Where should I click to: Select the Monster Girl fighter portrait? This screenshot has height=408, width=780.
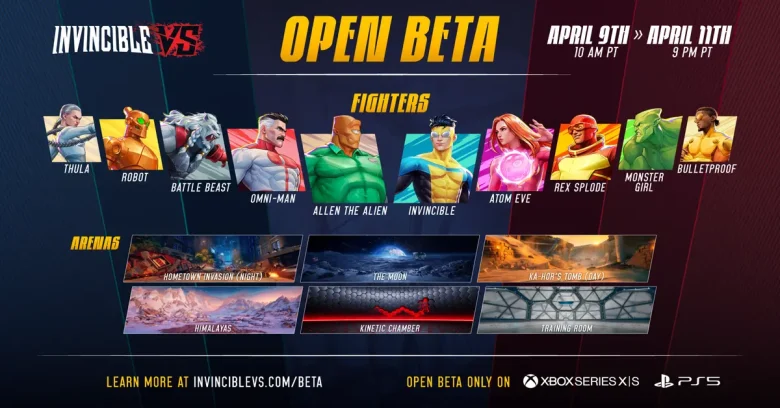(648, 141)
